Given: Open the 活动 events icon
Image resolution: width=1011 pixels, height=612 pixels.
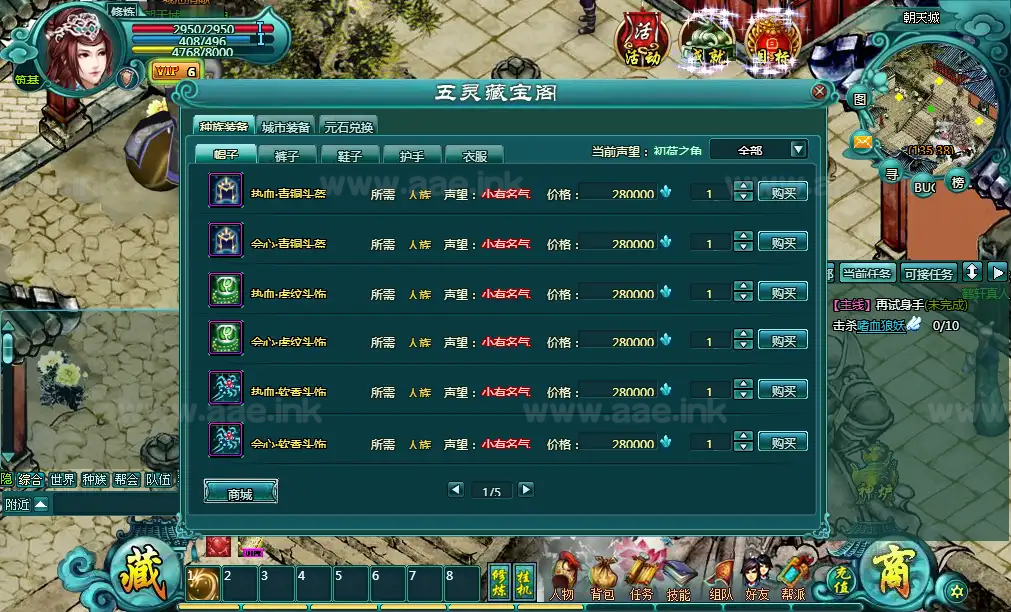Looking at the screenshot, I should pos(642,40).
